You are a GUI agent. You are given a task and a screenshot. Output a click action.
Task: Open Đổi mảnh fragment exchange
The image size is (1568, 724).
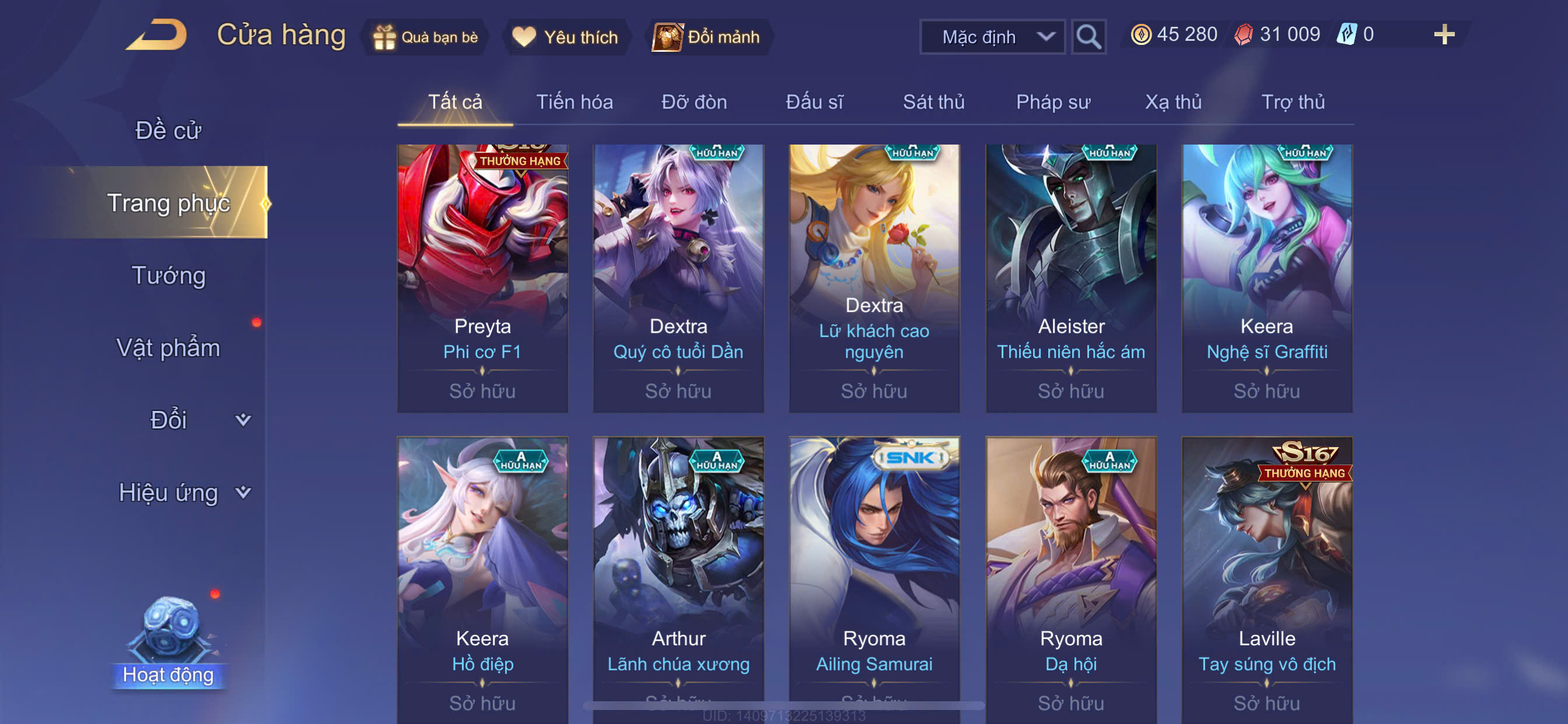(708, 37)
